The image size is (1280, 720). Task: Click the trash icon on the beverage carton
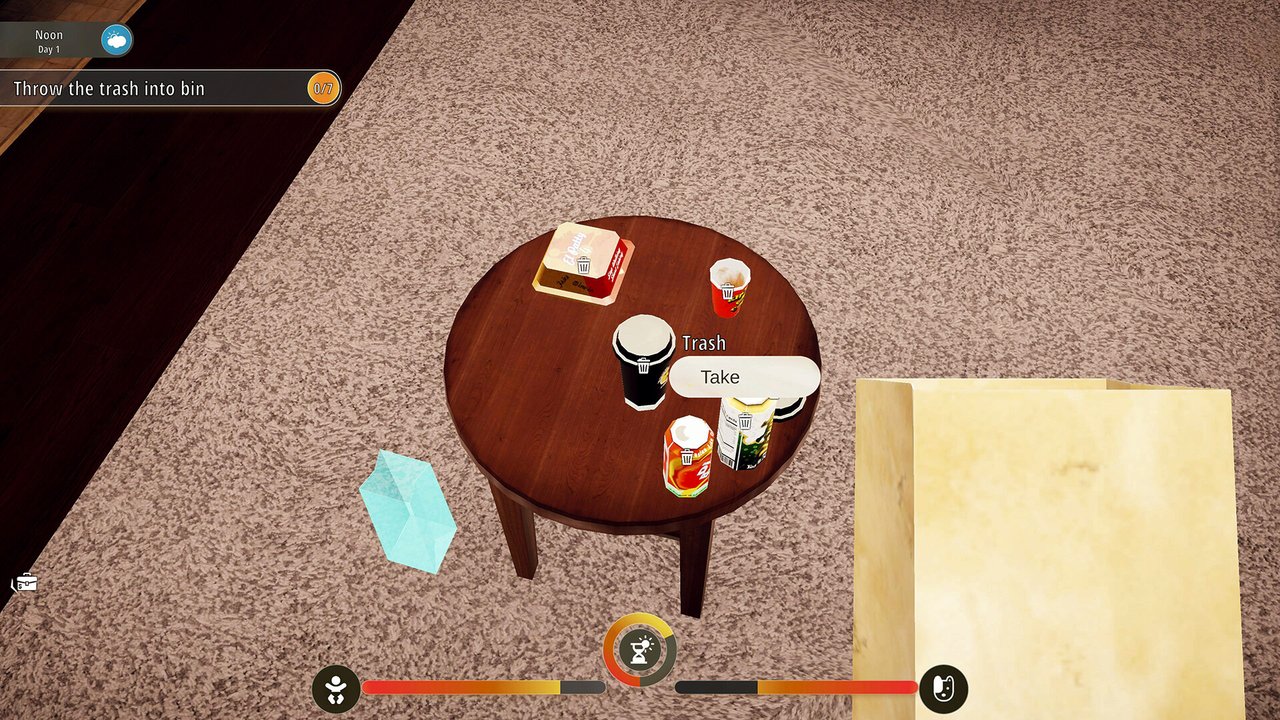tap(744, 421)
